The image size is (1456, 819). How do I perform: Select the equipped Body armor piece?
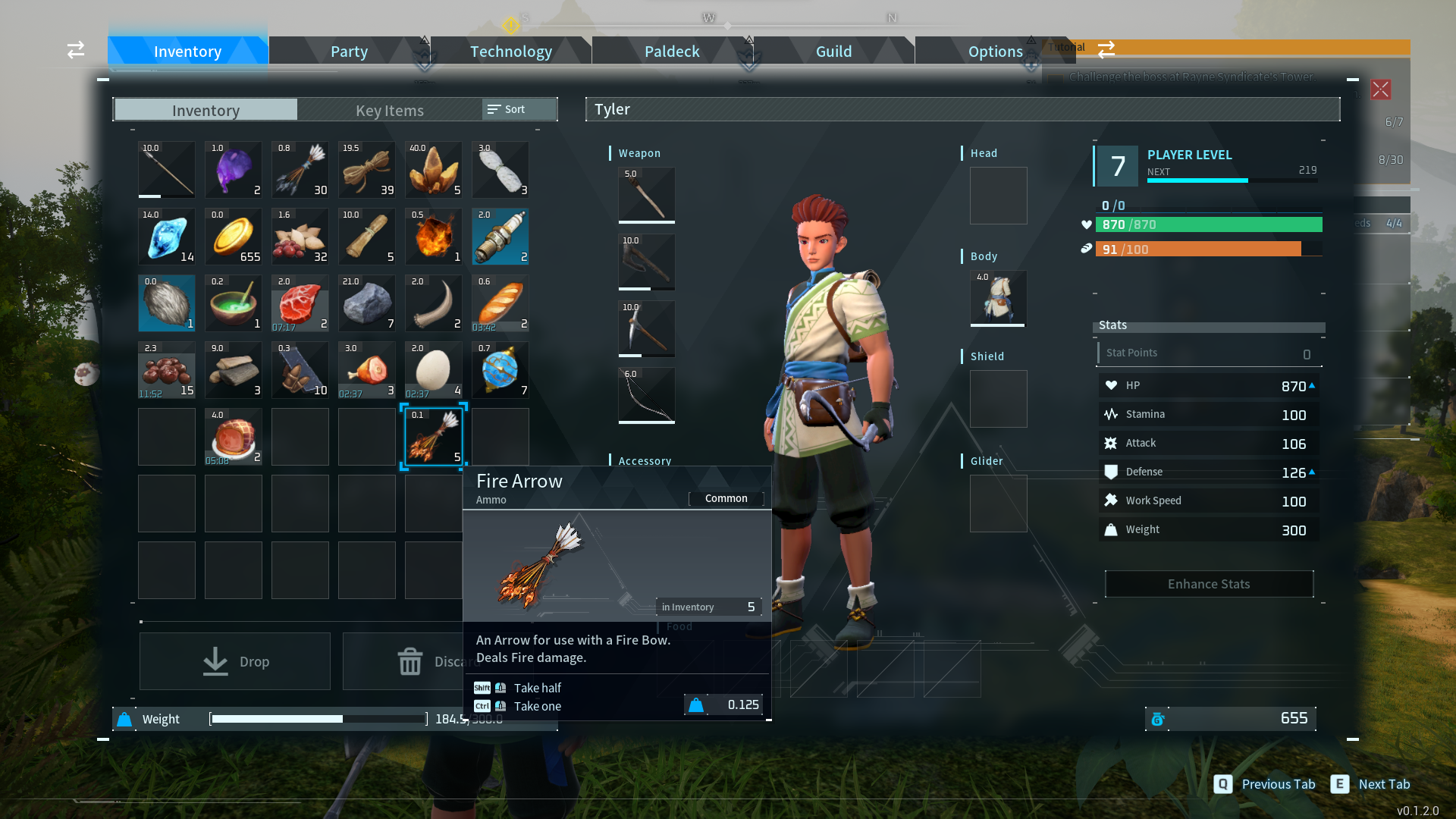[997, 298]
